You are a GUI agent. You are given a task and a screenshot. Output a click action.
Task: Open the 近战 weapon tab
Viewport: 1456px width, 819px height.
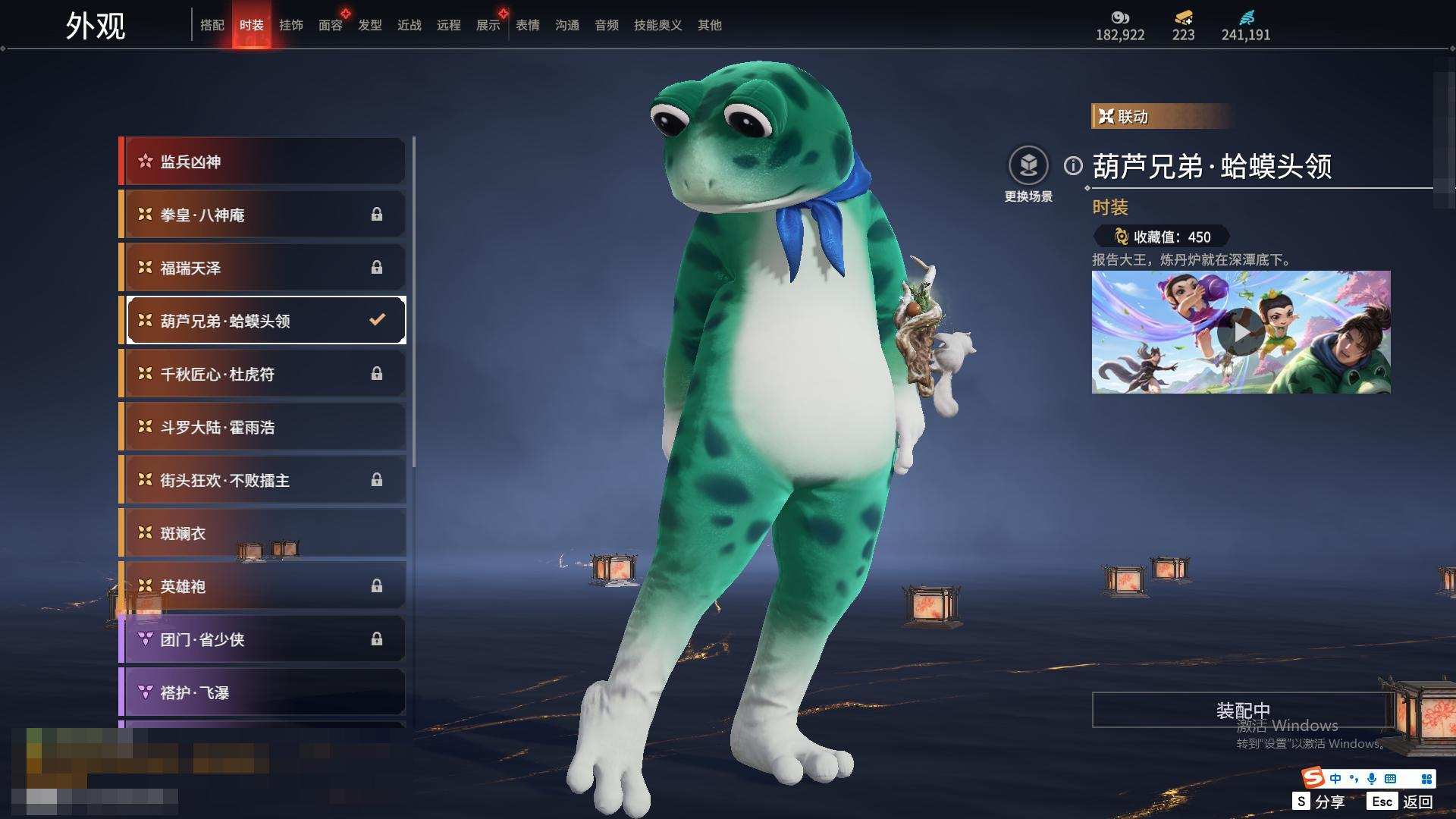(409, 25)
